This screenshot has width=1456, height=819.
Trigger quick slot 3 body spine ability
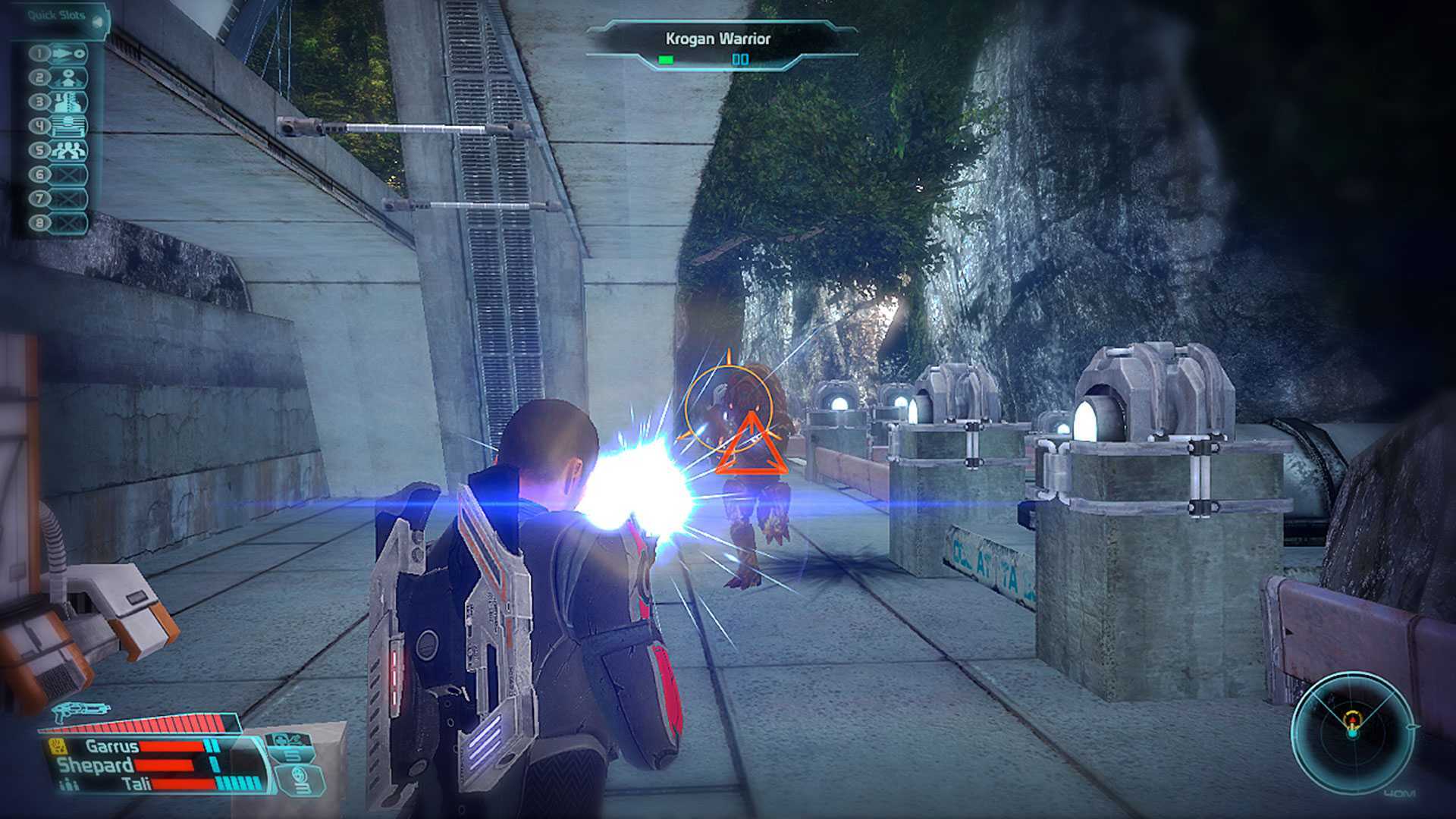click(x=68, y=102)
